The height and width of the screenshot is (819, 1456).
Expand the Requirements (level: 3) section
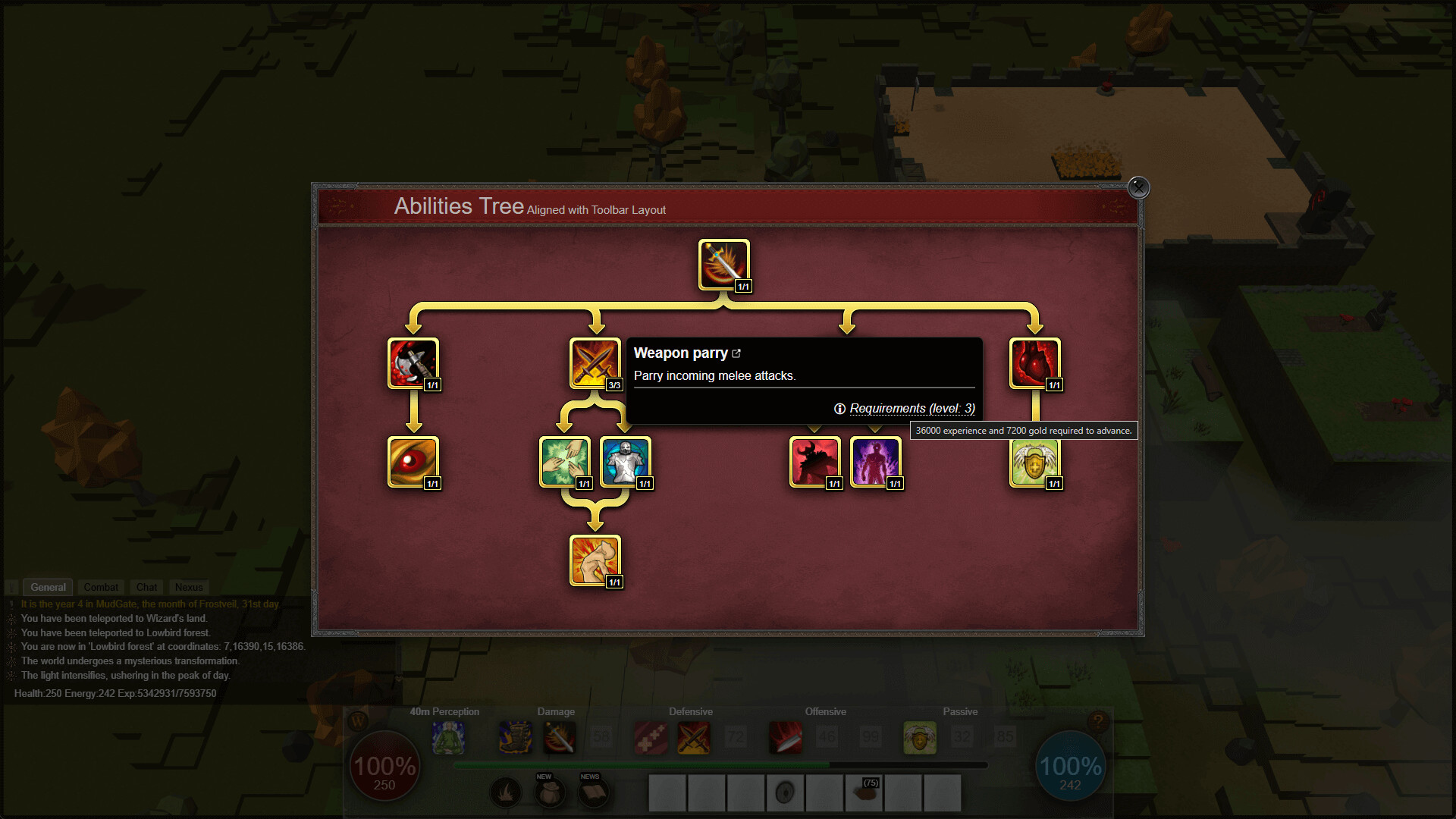point(912,408)
